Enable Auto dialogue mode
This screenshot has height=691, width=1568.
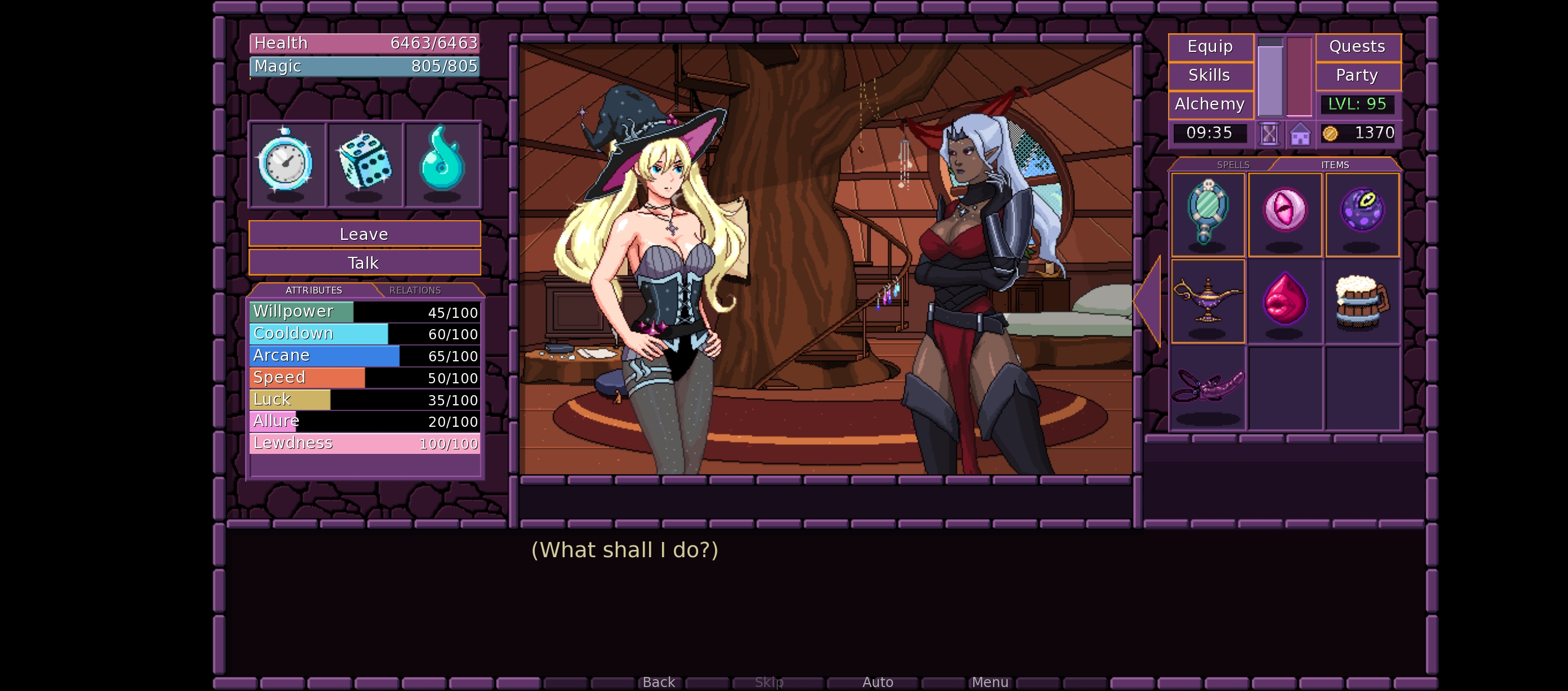point(878,681)
